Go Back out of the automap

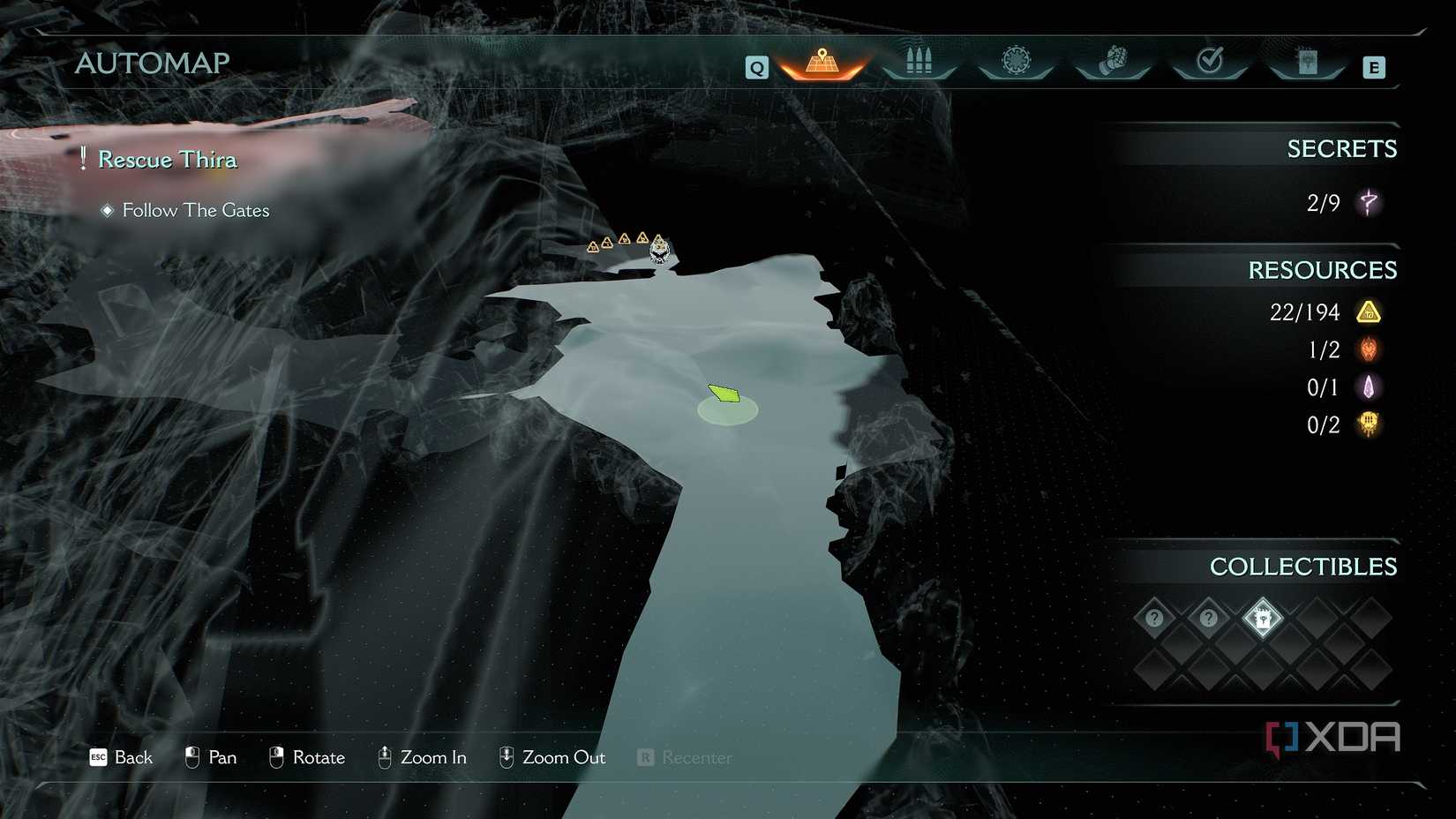(x=122, y=757)
